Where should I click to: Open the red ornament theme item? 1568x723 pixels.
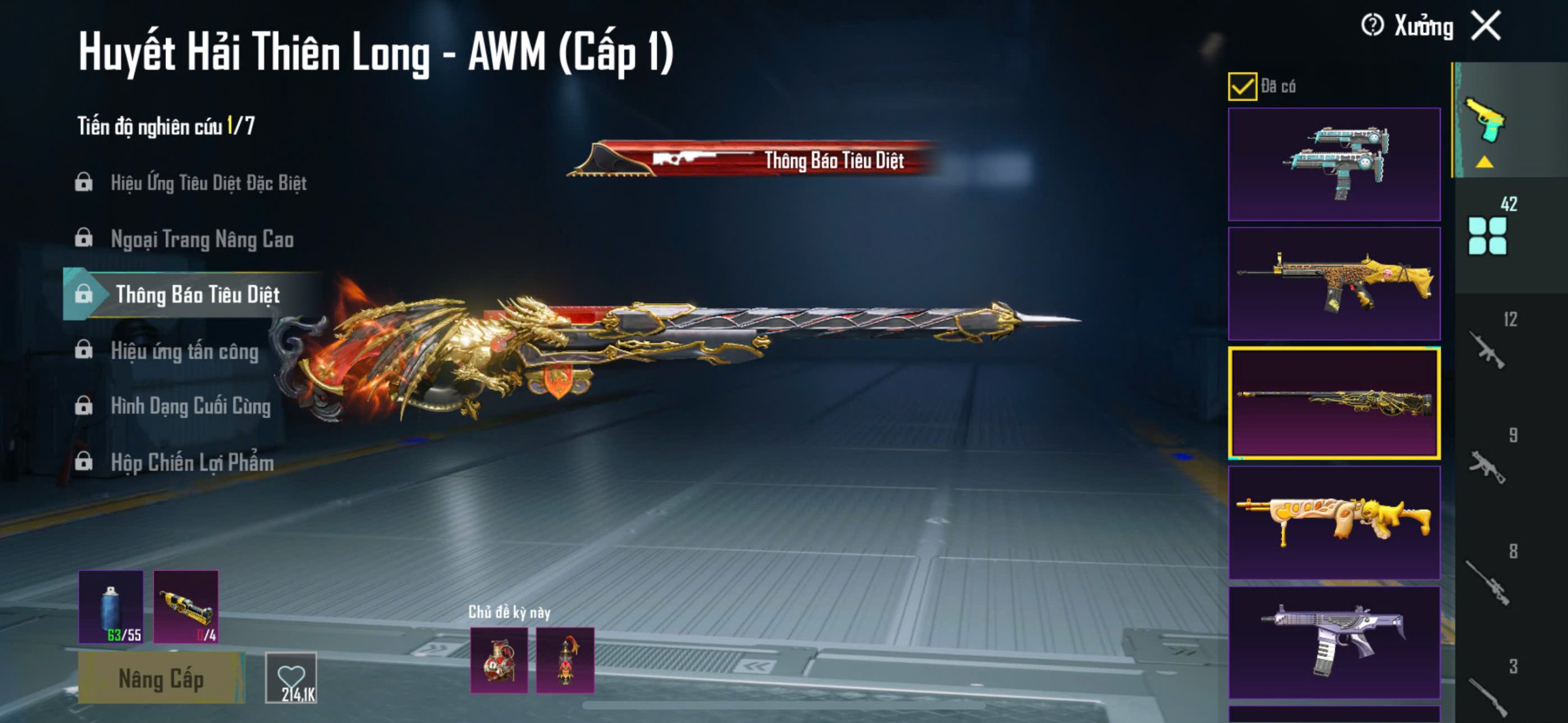point(565,660)
